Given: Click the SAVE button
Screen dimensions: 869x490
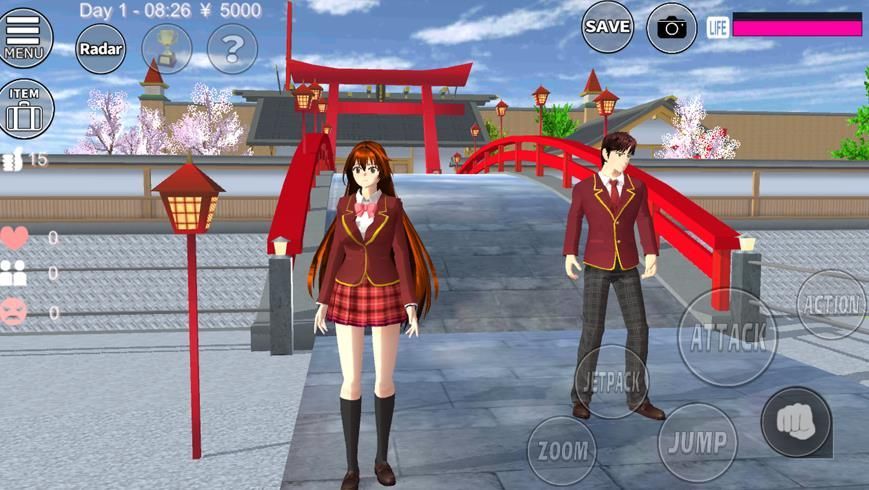Looking at the screenshot, I should click(x=607, y=26).
